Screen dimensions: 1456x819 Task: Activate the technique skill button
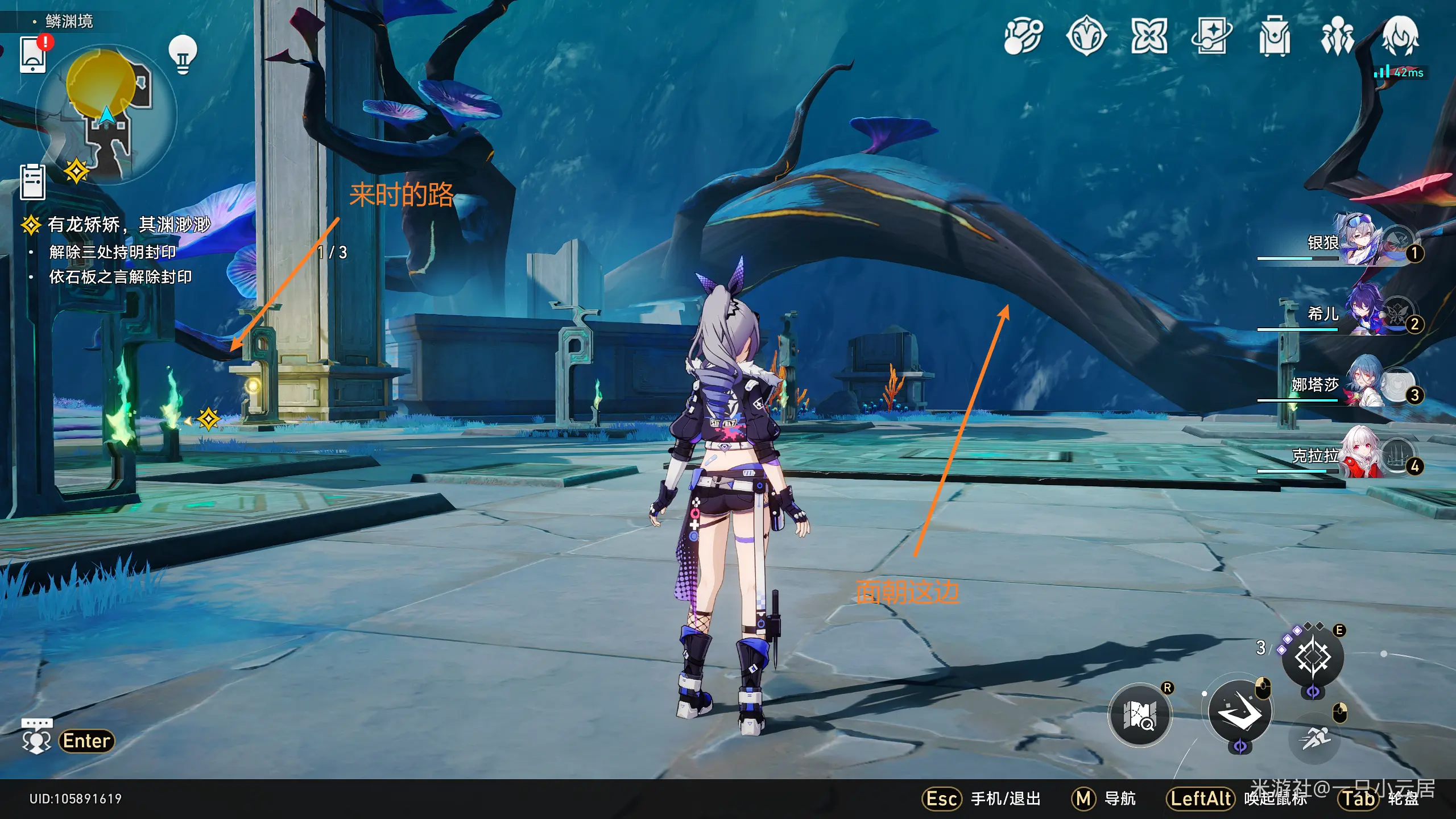click(1313, 657)
